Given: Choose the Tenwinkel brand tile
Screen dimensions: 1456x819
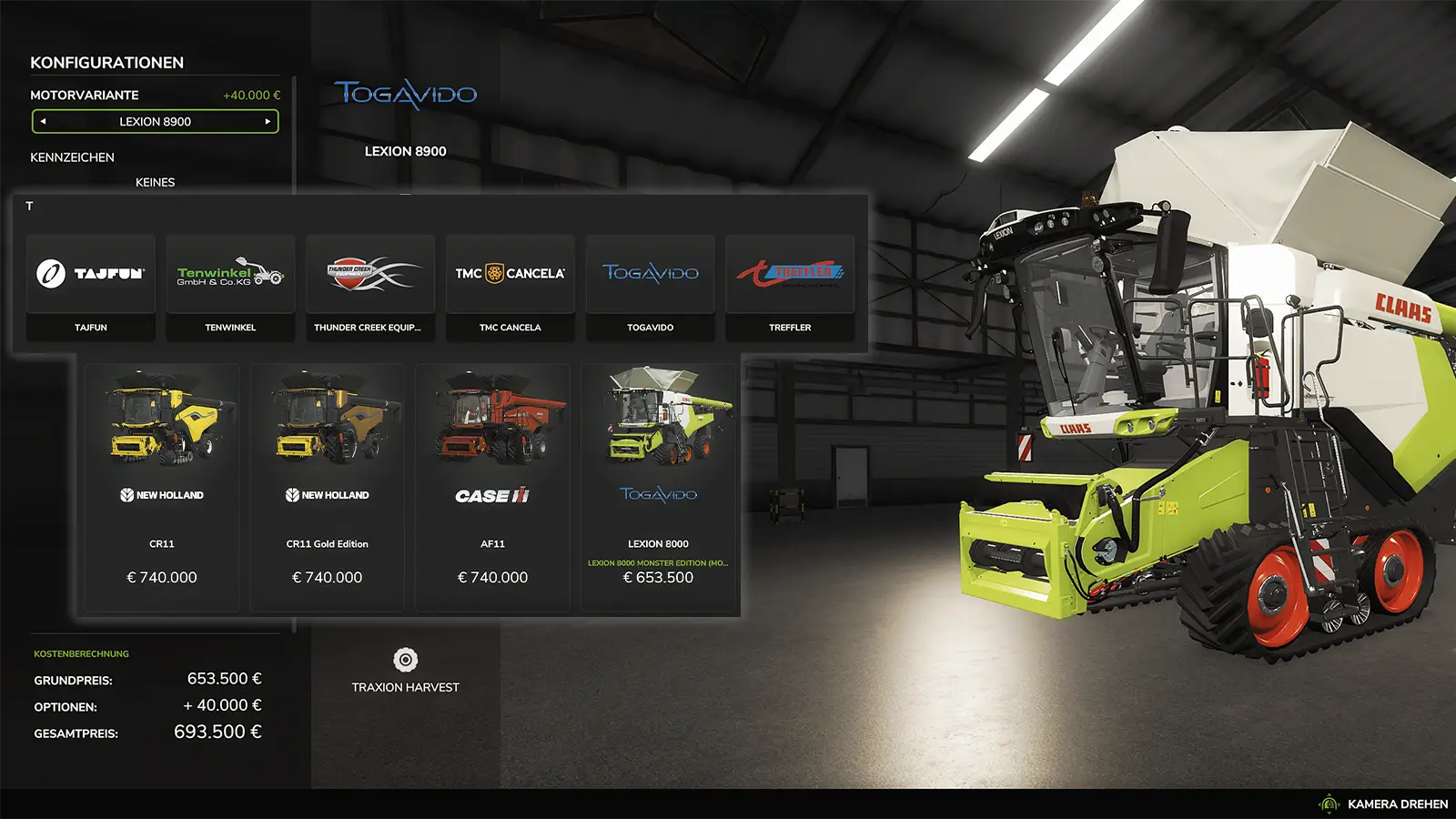Looking at the screenshot, I should 230,287.
